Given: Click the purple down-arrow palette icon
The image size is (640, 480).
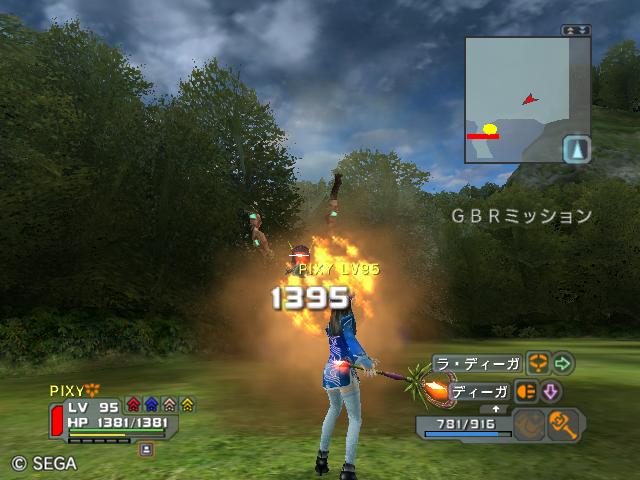Looking at the screenshot, I should 551,391.
